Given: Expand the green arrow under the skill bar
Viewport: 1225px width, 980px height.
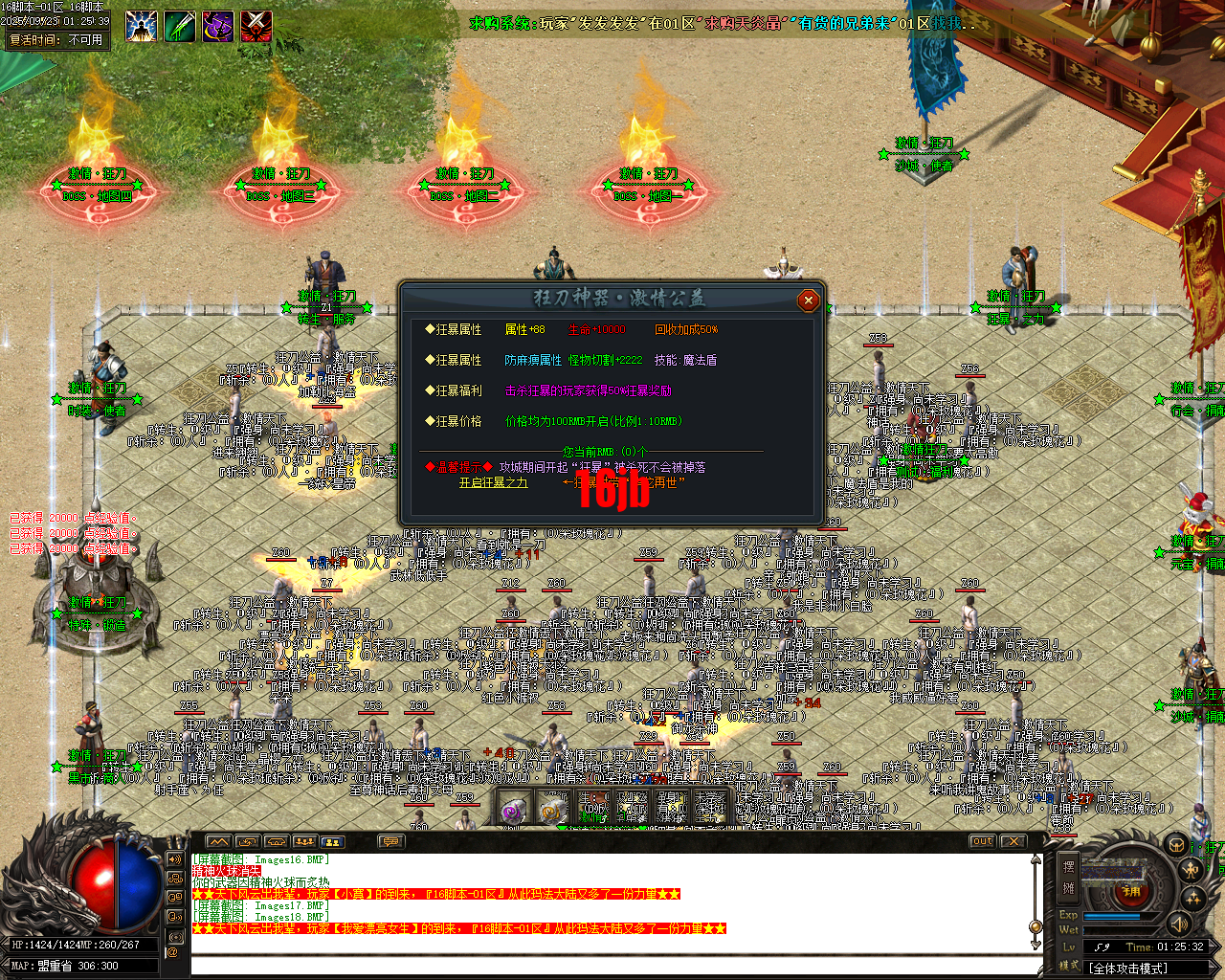Looking at the screenshot, I should click(x=563, y=827).
